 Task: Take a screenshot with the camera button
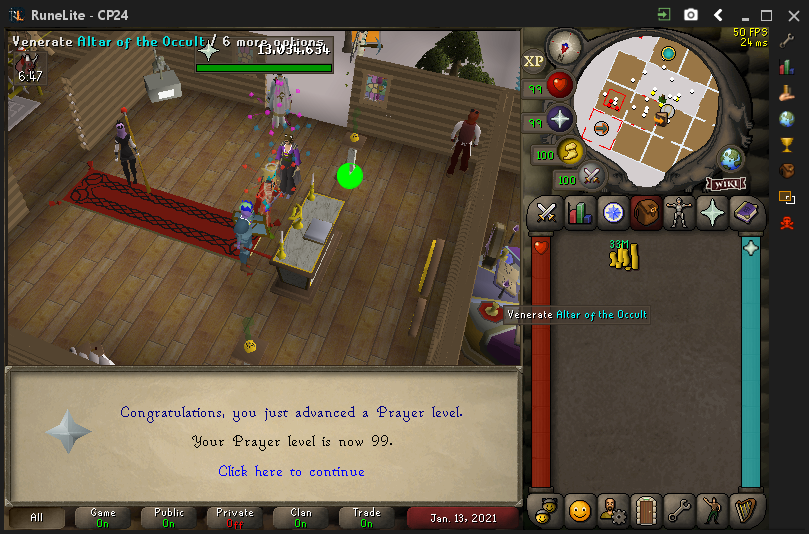(x=691, y=15)
